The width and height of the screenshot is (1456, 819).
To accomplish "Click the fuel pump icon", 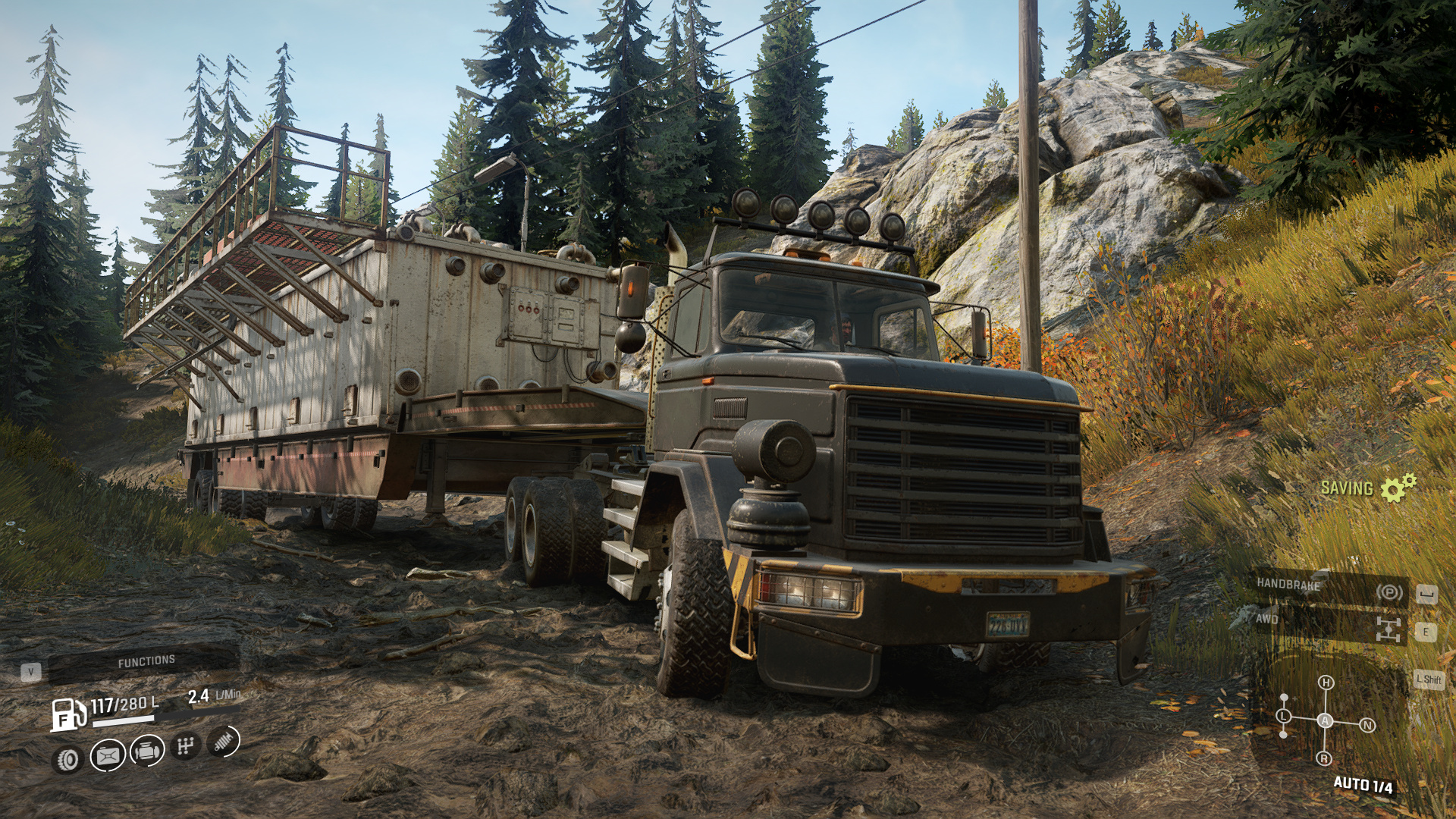I will (x=68, y=714).
